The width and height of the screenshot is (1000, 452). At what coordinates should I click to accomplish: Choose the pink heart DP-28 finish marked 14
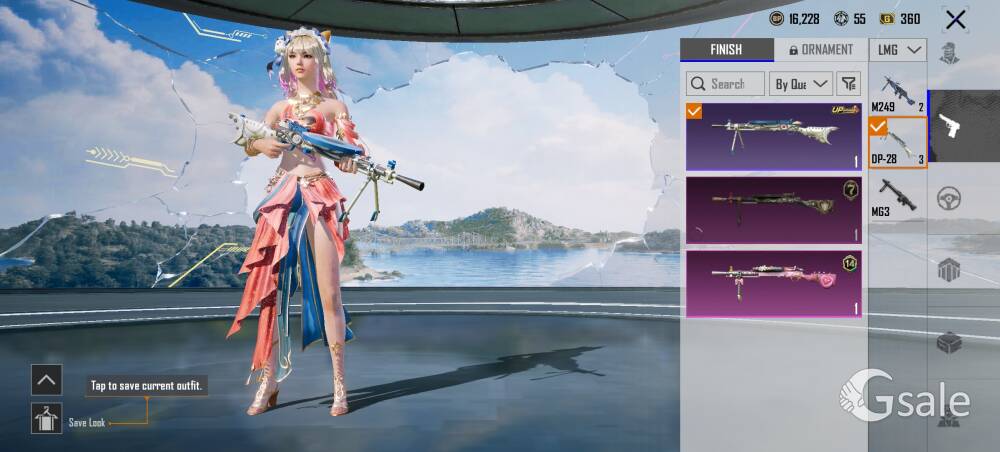click(x=773, y=283)
